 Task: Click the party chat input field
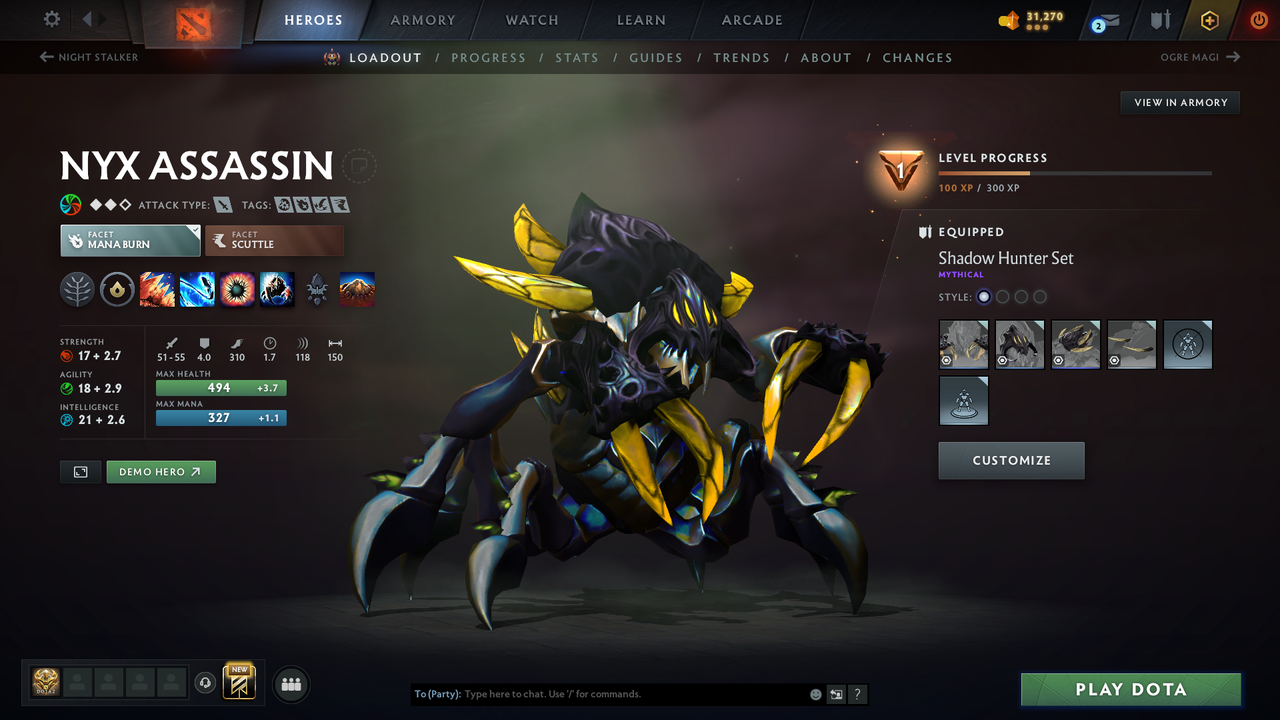(x=600, y=693)
